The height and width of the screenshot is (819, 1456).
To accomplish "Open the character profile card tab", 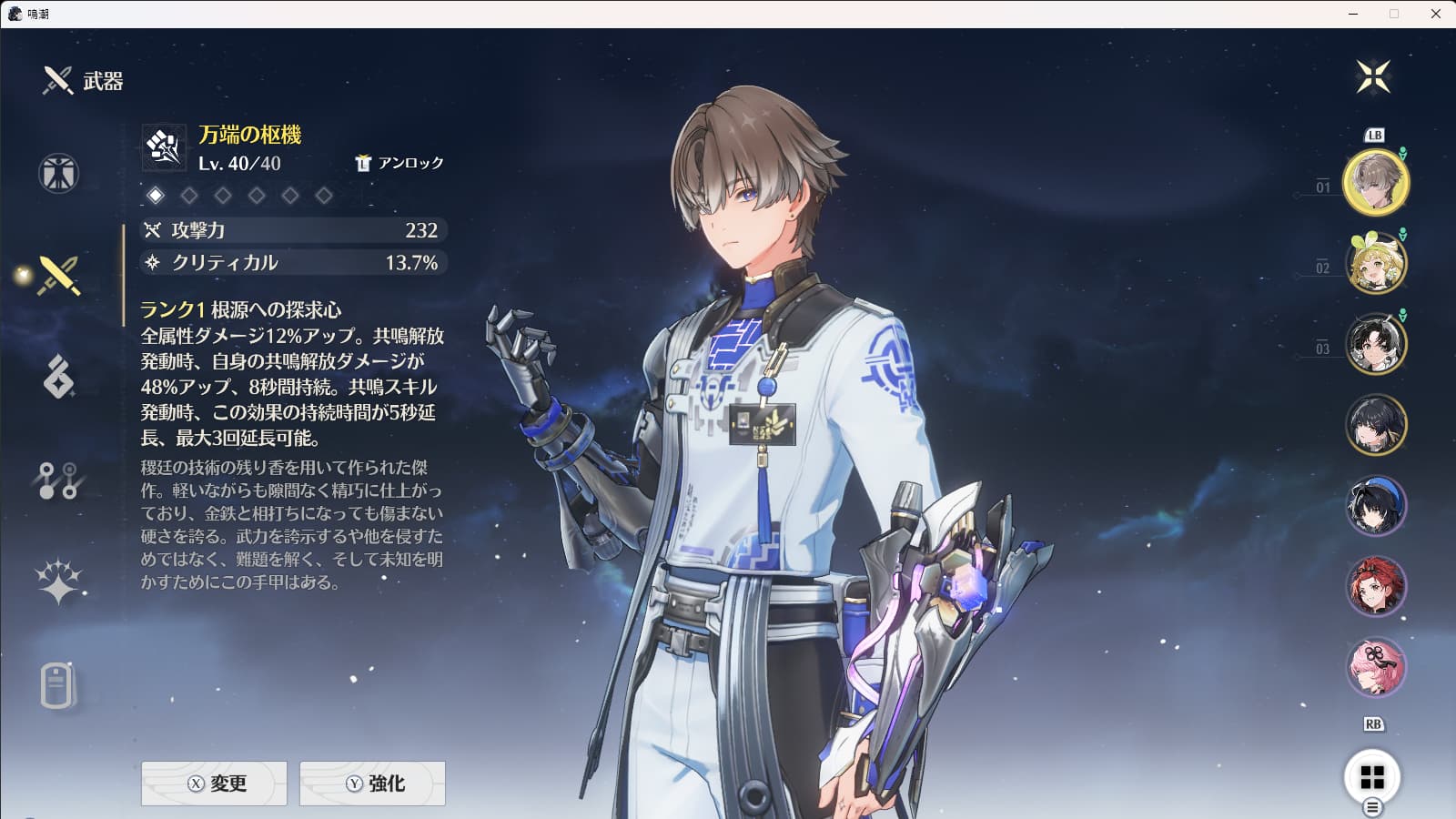I will pyautogui.click(x=56, y=685).
